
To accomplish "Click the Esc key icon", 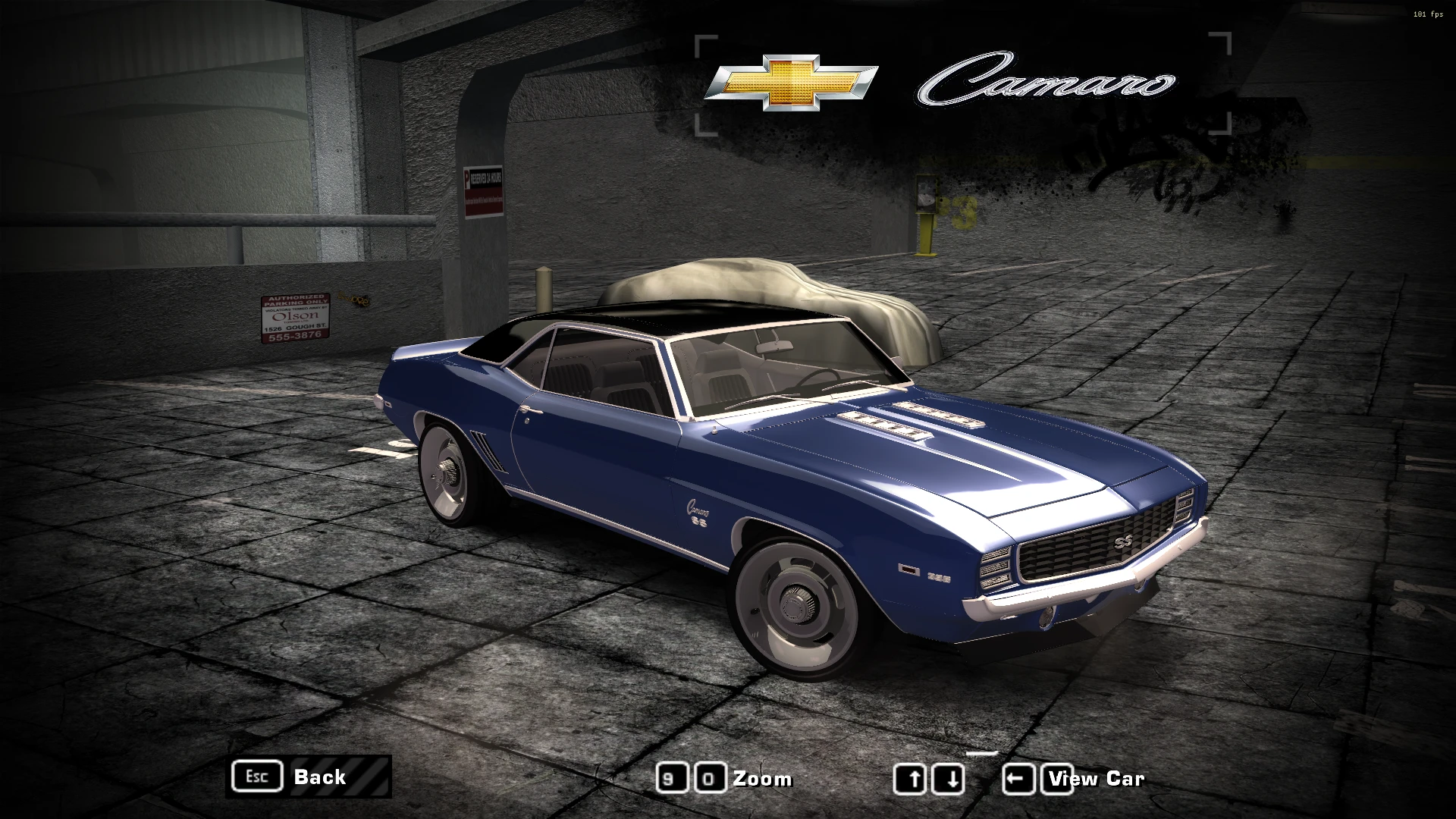I will pyautogui.click(x=256, y=777).
